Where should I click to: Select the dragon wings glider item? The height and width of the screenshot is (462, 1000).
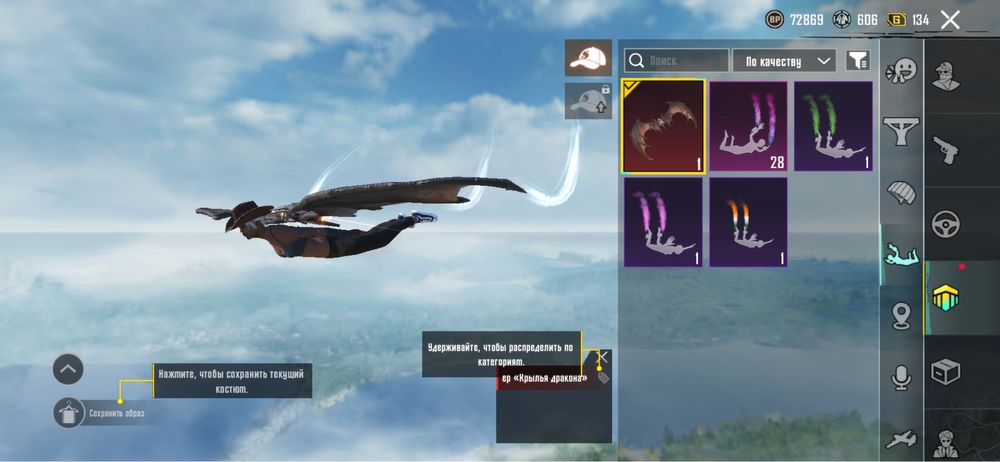[x=664, y=128]
